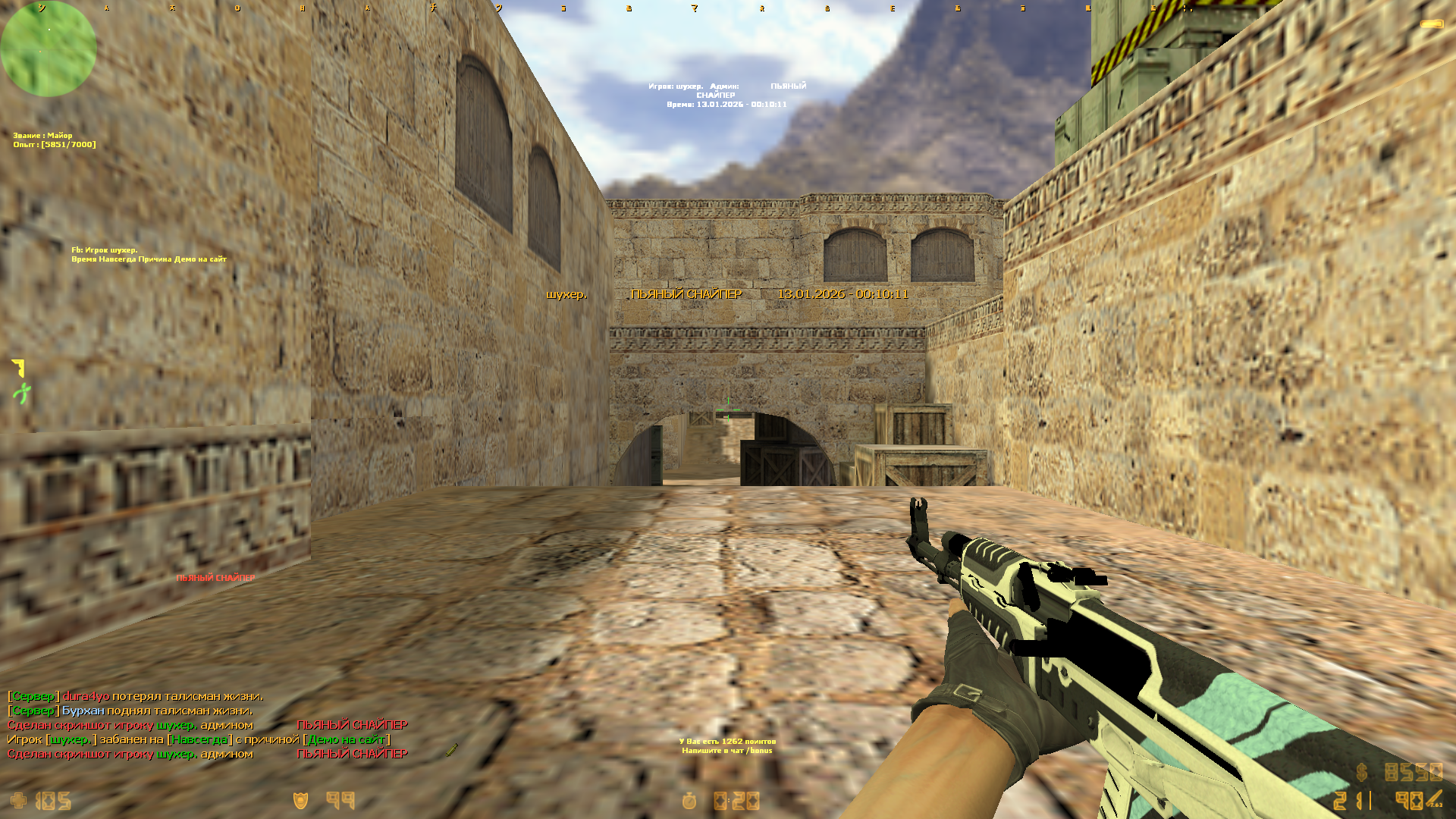This screenshot has width=1456, height=819.
Task: Click the yellow corner icon above the pliers
Action: [19, 368]
